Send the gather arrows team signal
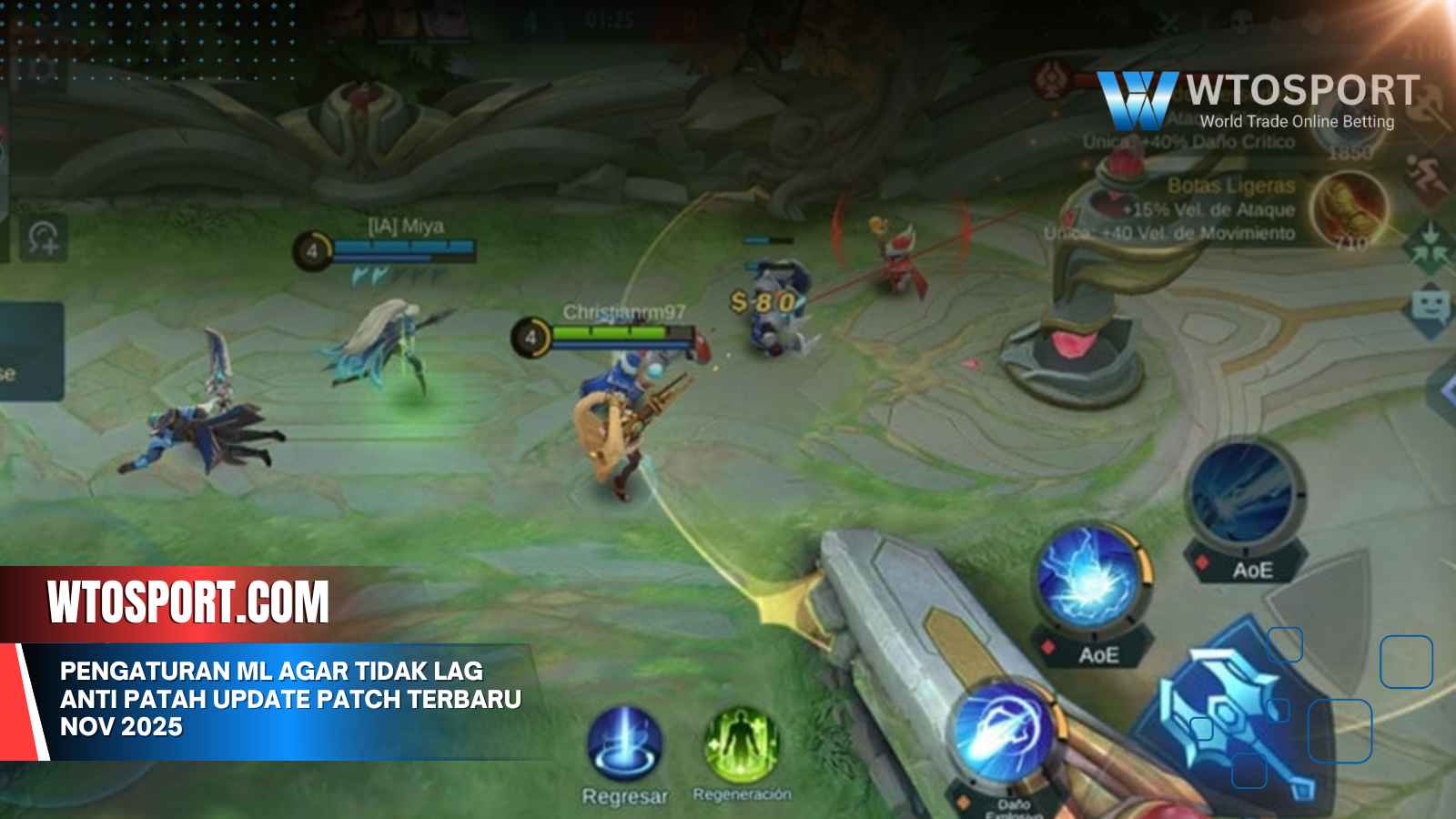This screenshot has width=1456, height=819. pyautogui.click(x=1430, y=244)
